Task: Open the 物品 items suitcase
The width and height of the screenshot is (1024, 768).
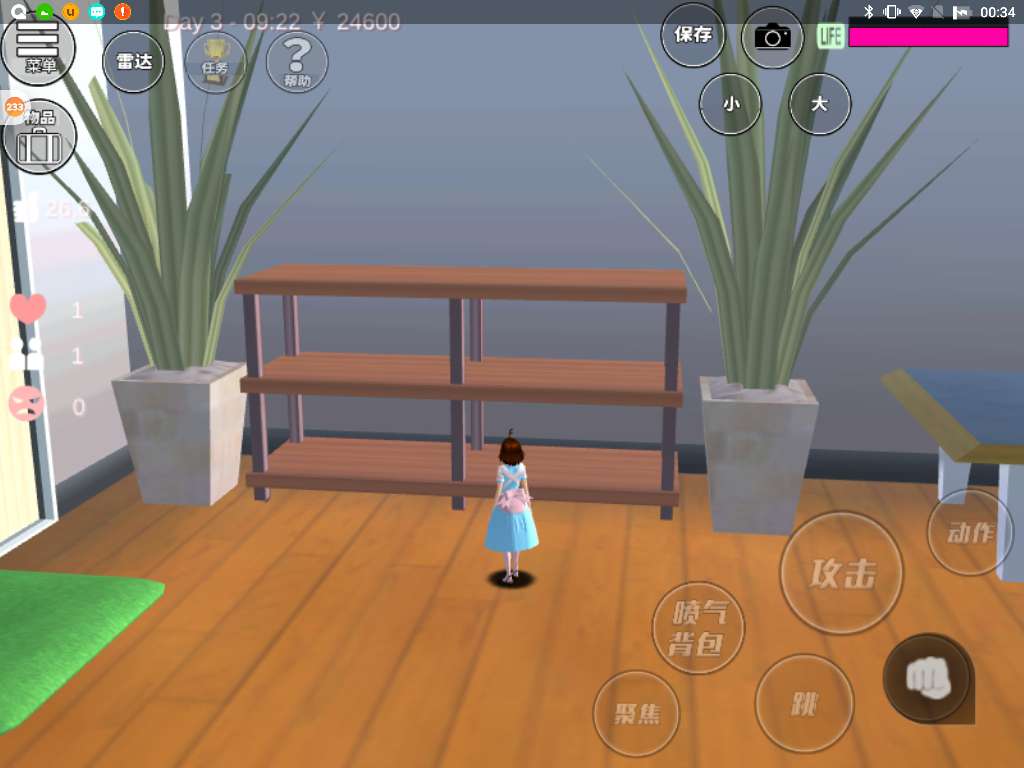Action: click(40, 138)
